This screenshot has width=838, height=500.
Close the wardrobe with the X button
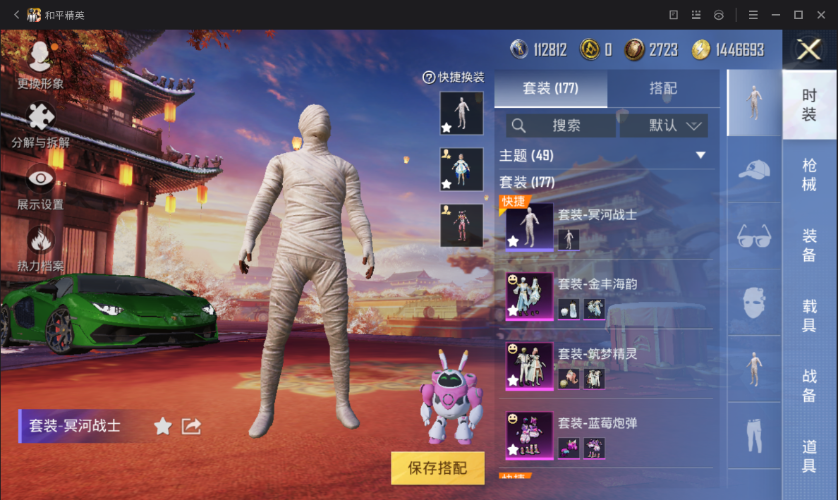(808, 49)
